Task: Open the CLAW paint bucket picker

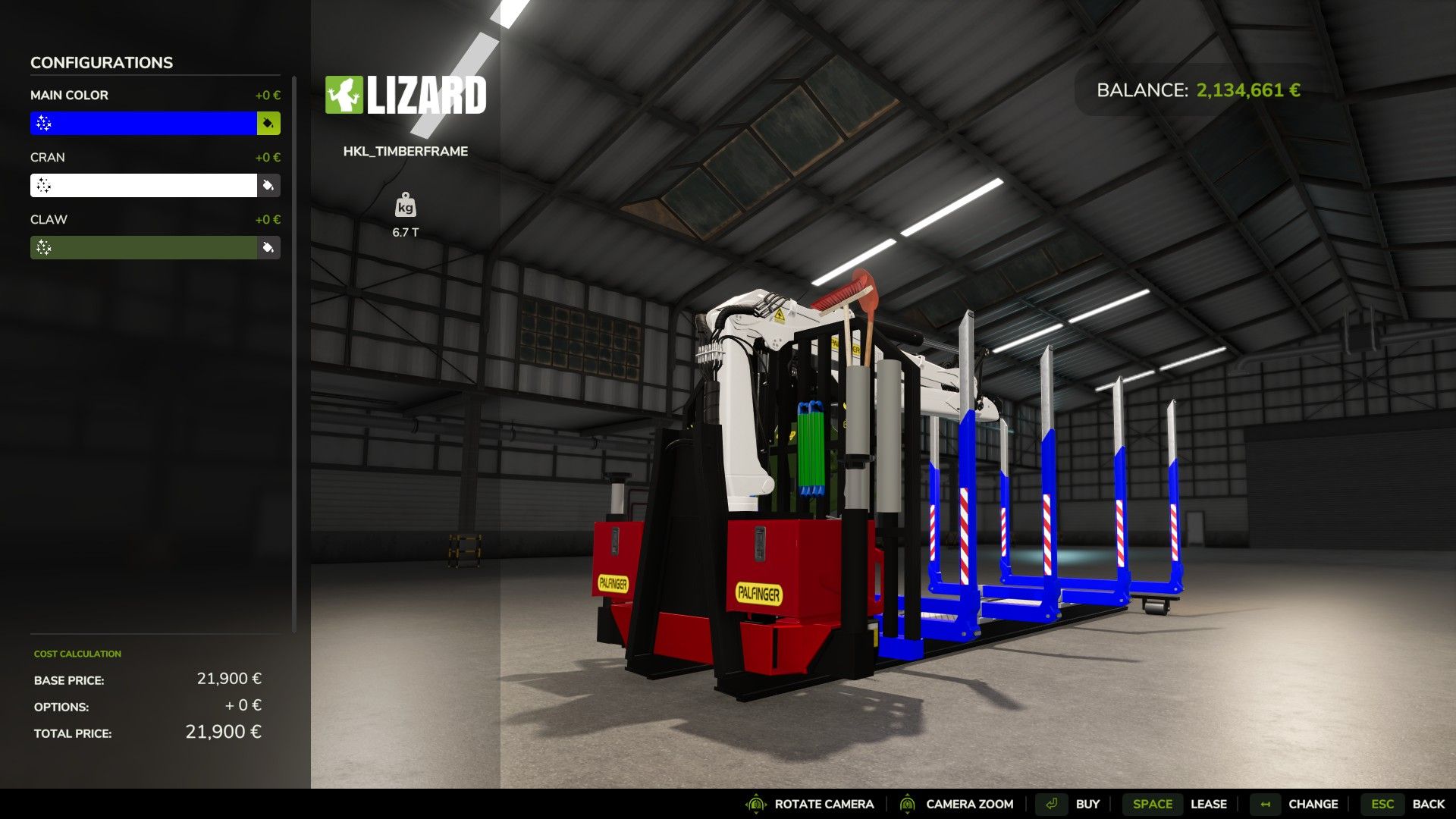Action: click(x=269, y=247)
